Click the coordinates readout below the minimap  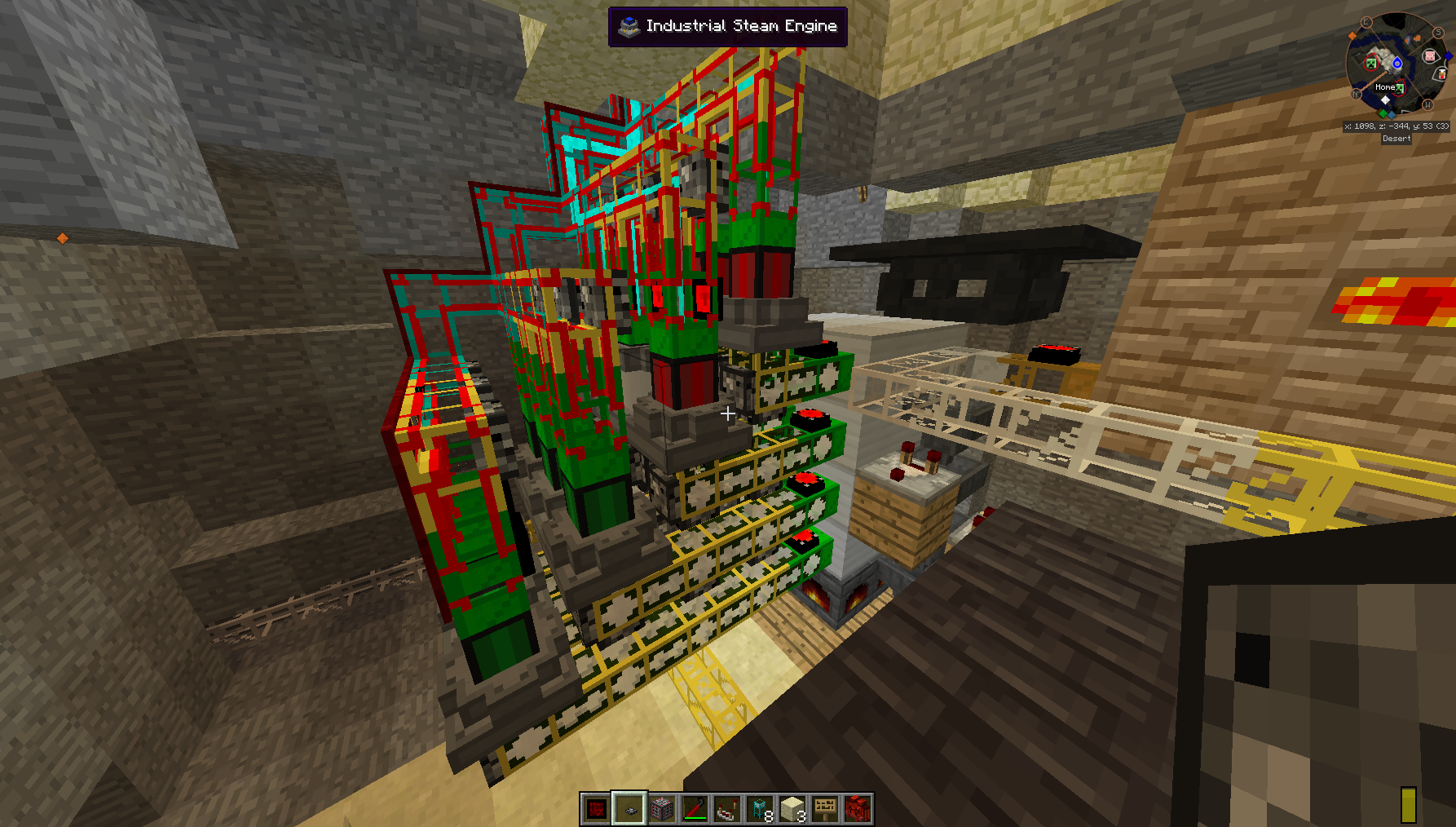[x=1396, y=126]
